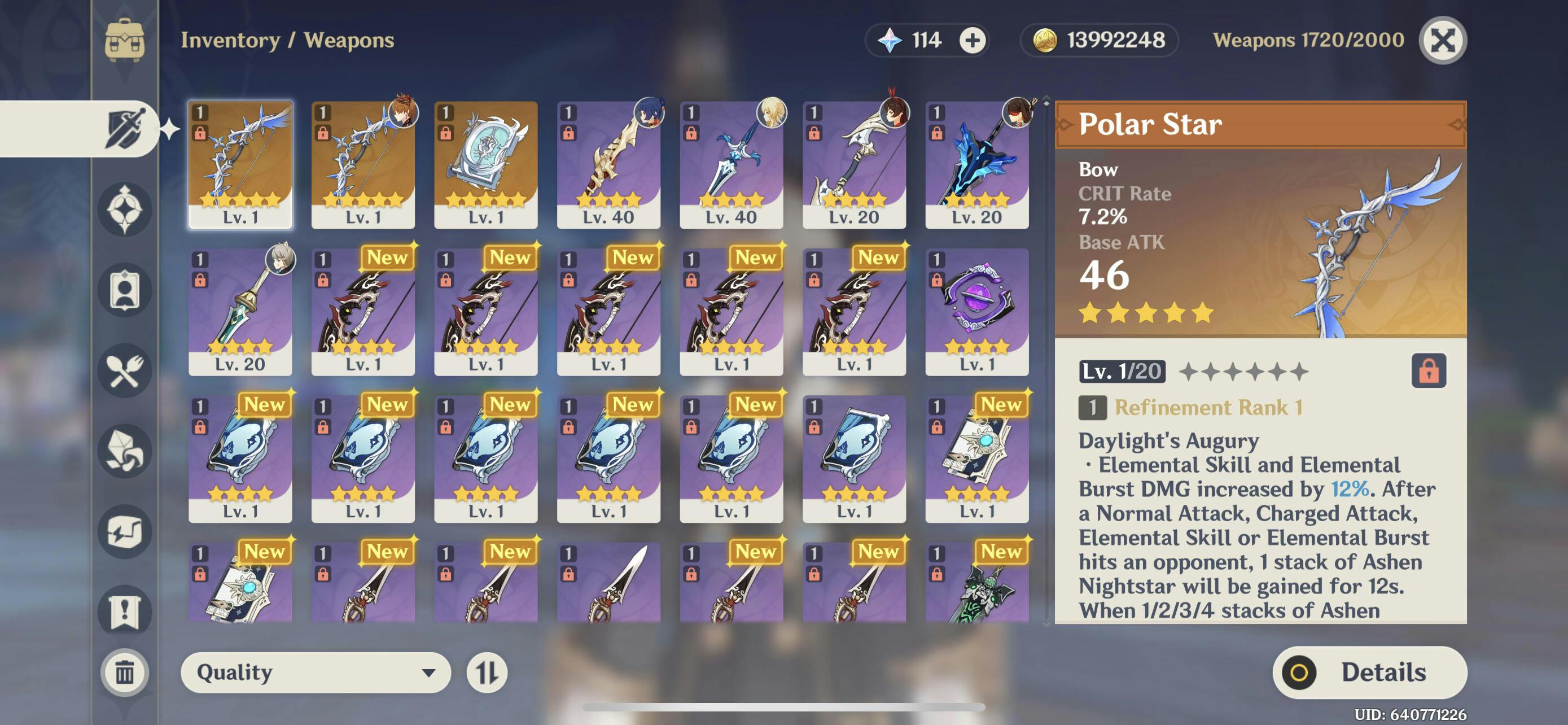Image resolution: width=1568 pixels, height=725 pixels.
Task: Switch to the Materials tab
Action: [125, 451]
